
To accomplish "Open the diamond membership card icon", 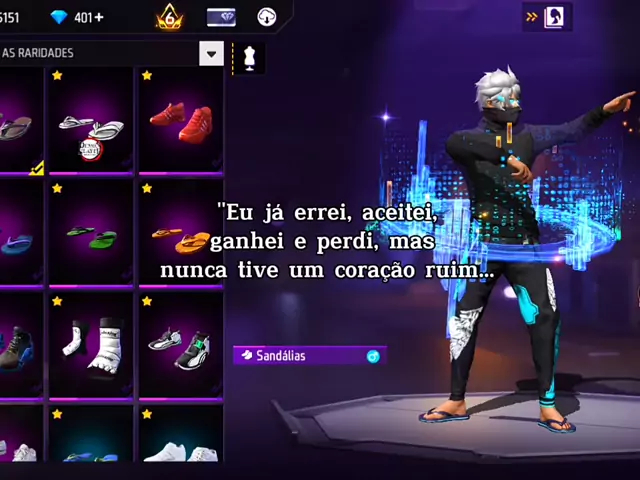I will (221, 17).
